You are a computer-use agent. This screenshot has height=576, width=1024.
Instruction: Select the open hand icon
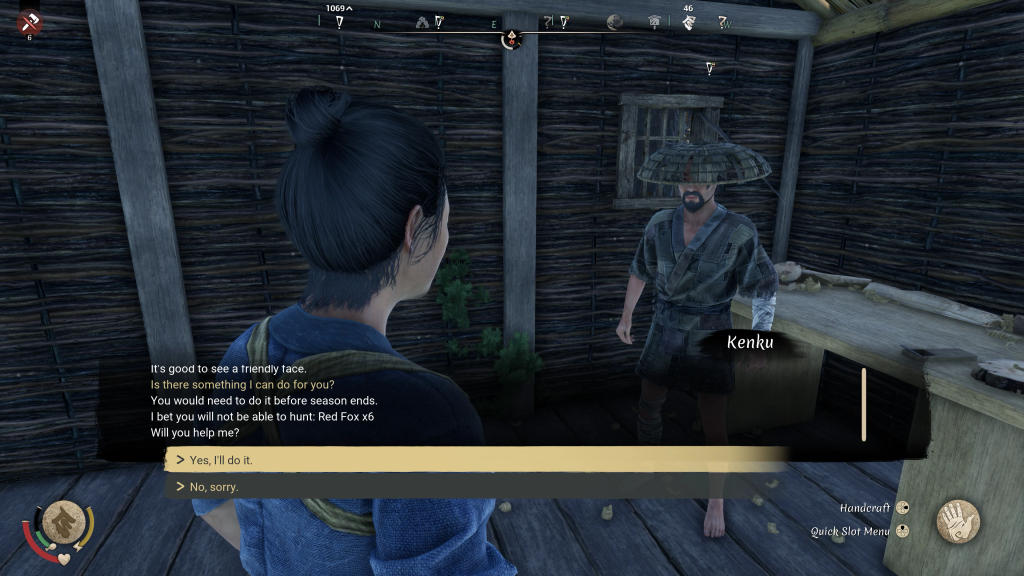pos(957,521)
